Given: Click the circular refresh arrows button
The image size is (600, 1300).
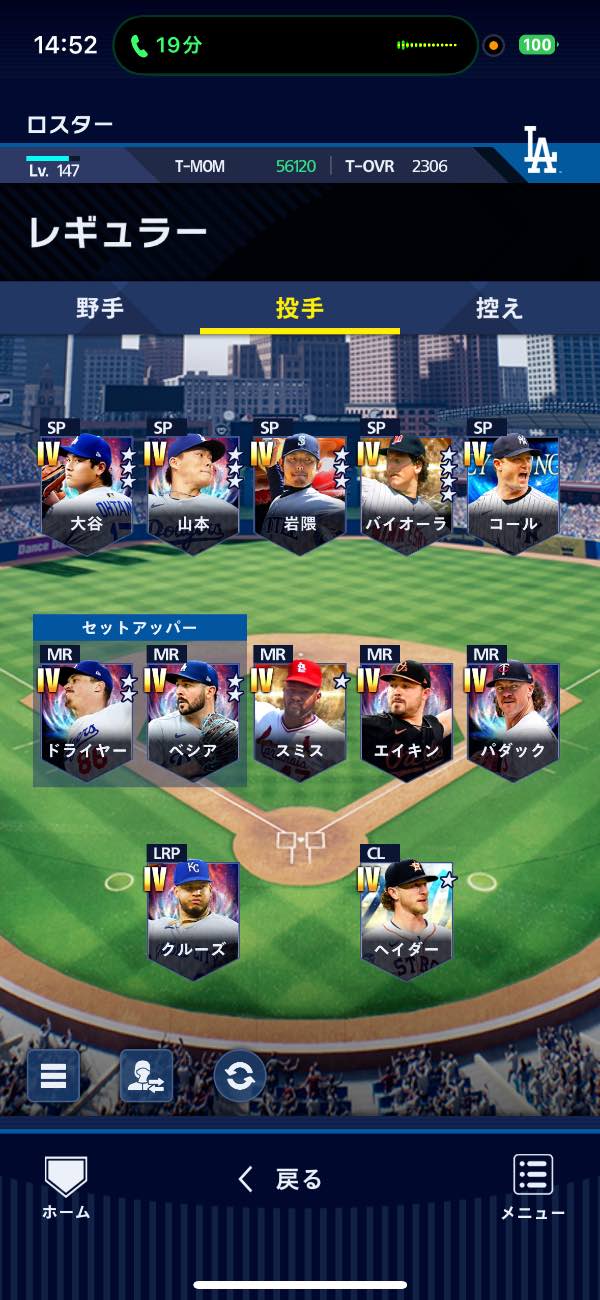Looking at the screenshot, I should click(240, 1076).
